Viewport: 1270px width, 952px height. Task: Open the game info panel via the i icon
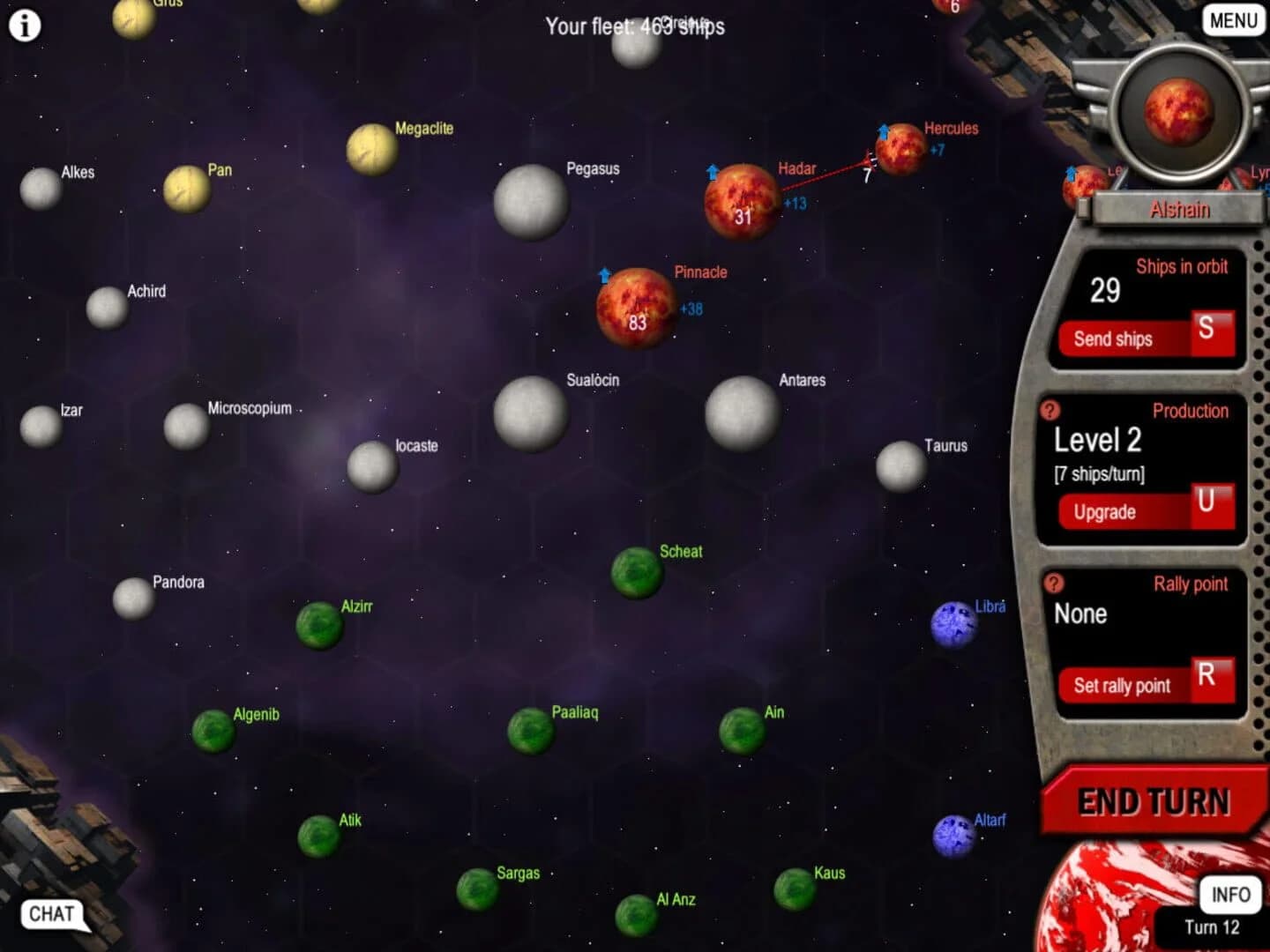pyautogui.click(x=24, y=25)
